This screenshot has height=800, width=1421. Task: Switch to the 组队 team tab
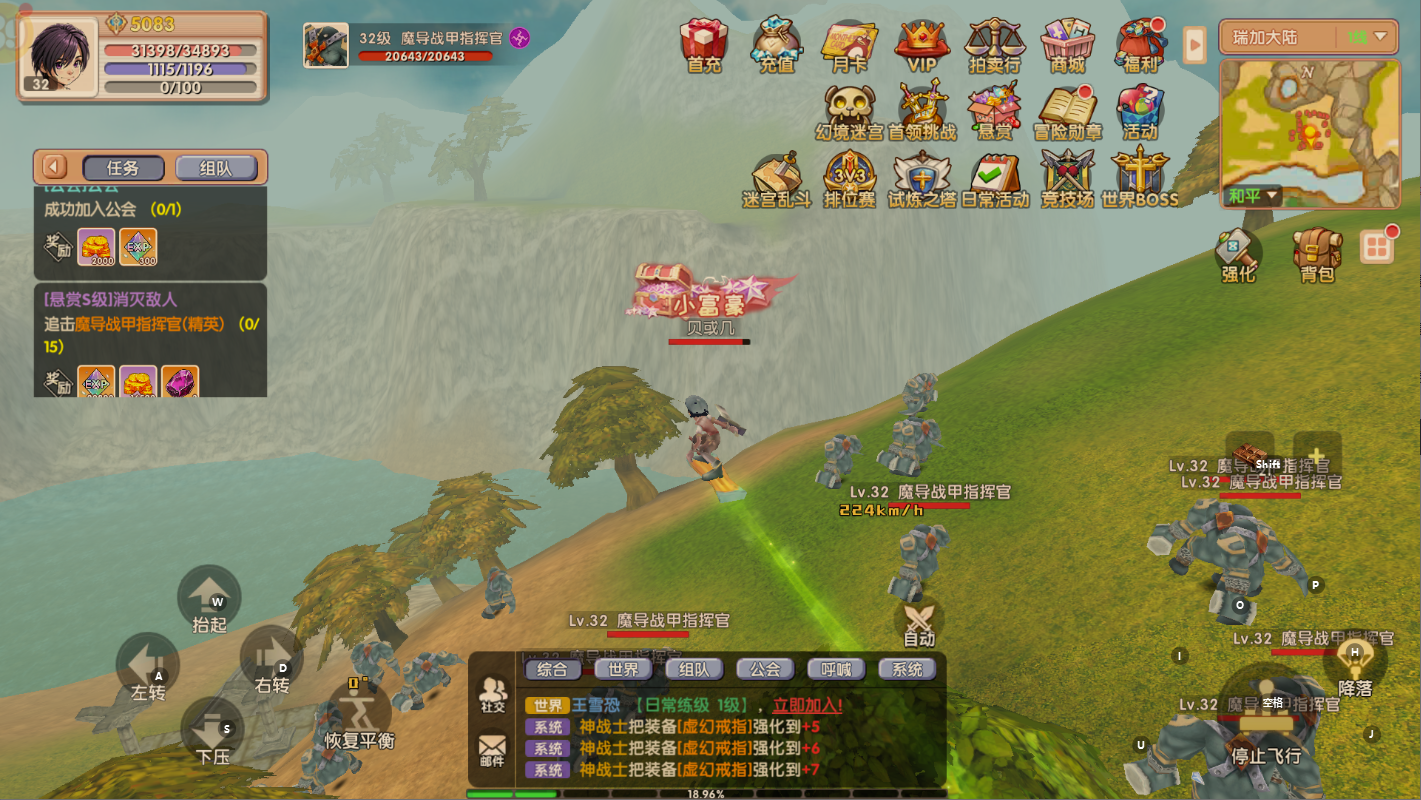click(216, 168)
